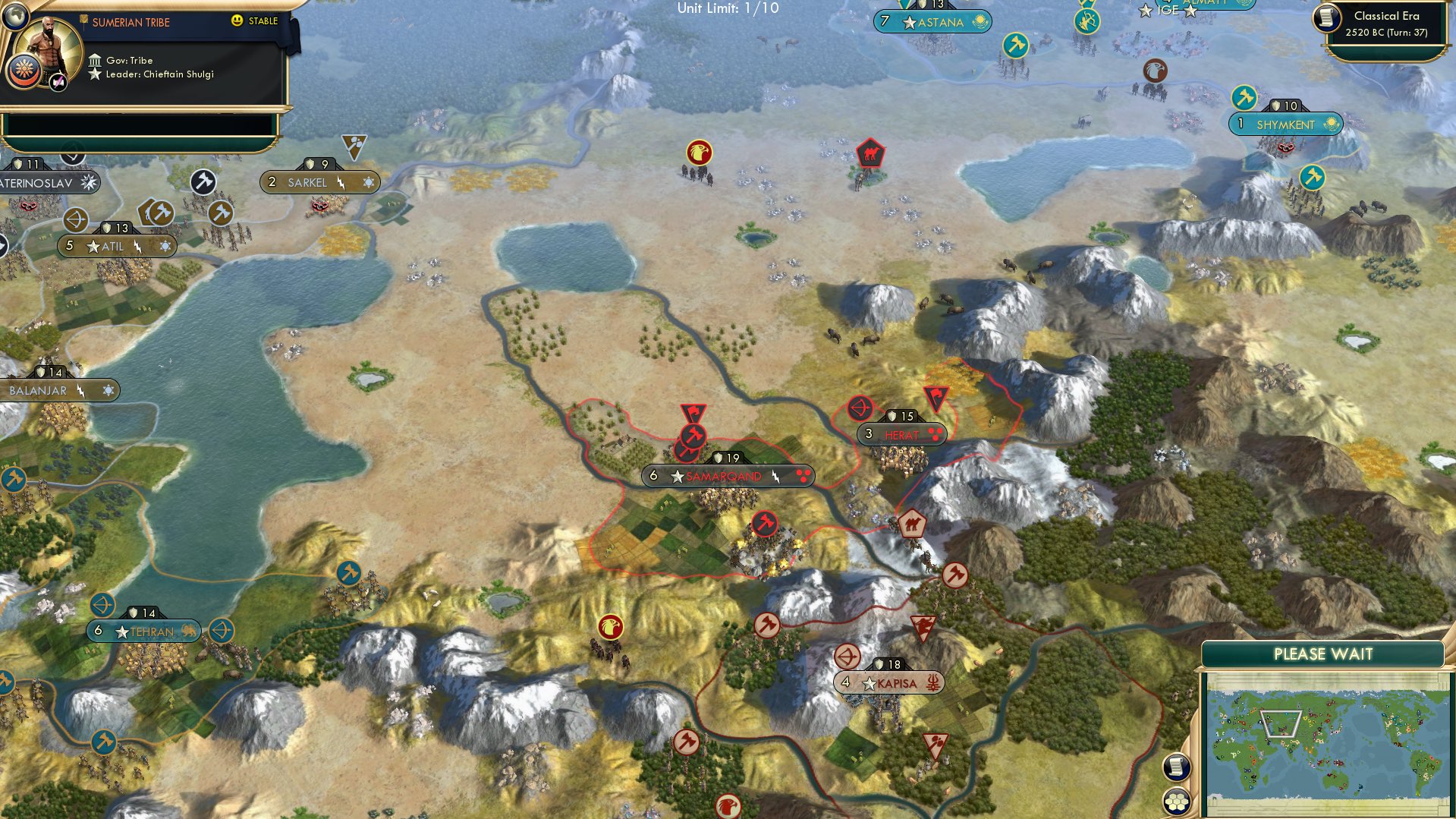The image size is (1456, 819).
Task: Open the Classical Era turn panel
Action: tap(1388, 23)
